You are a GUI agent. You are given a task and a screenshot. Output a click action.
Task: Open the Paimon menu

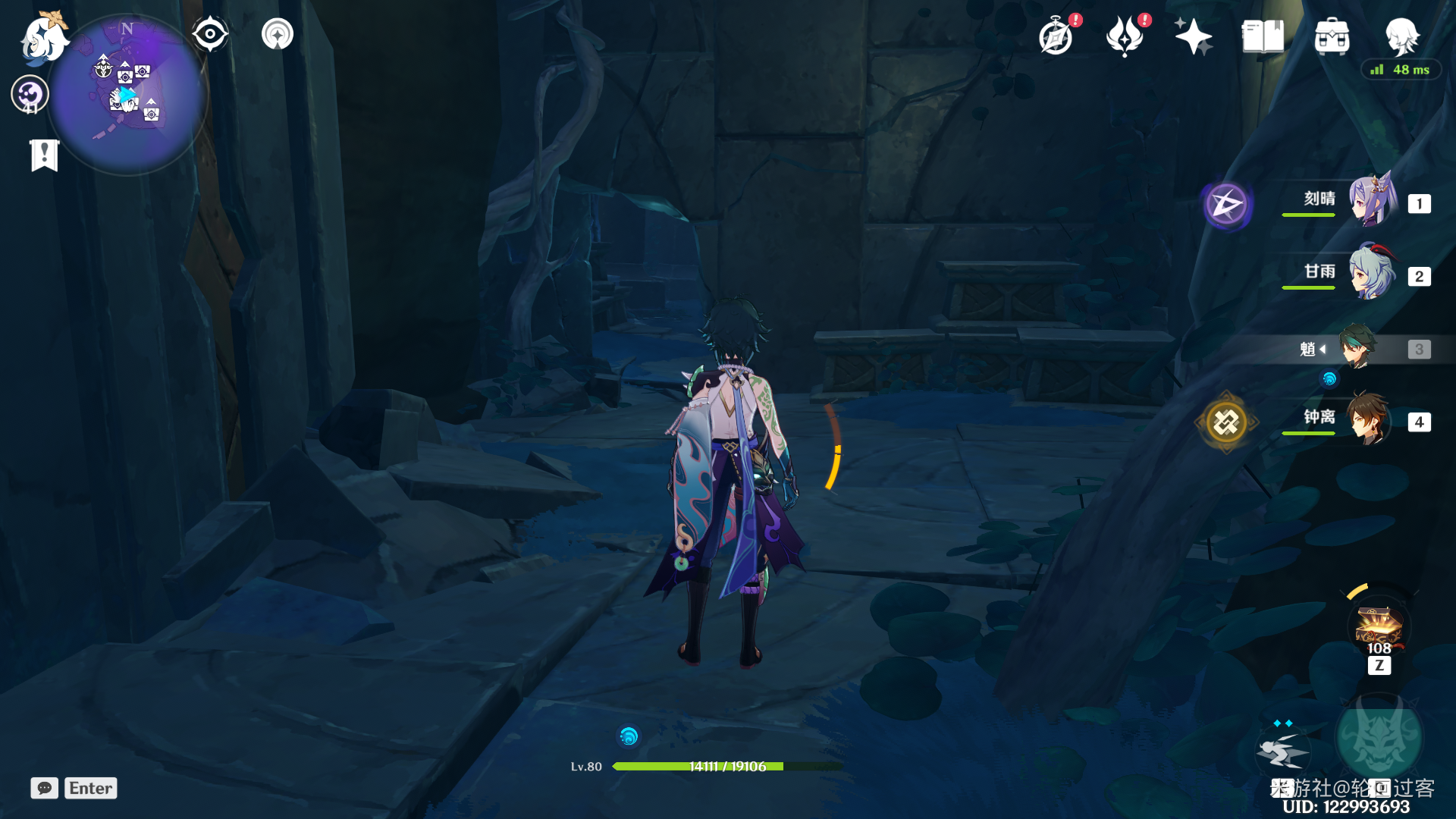[44, 38]
